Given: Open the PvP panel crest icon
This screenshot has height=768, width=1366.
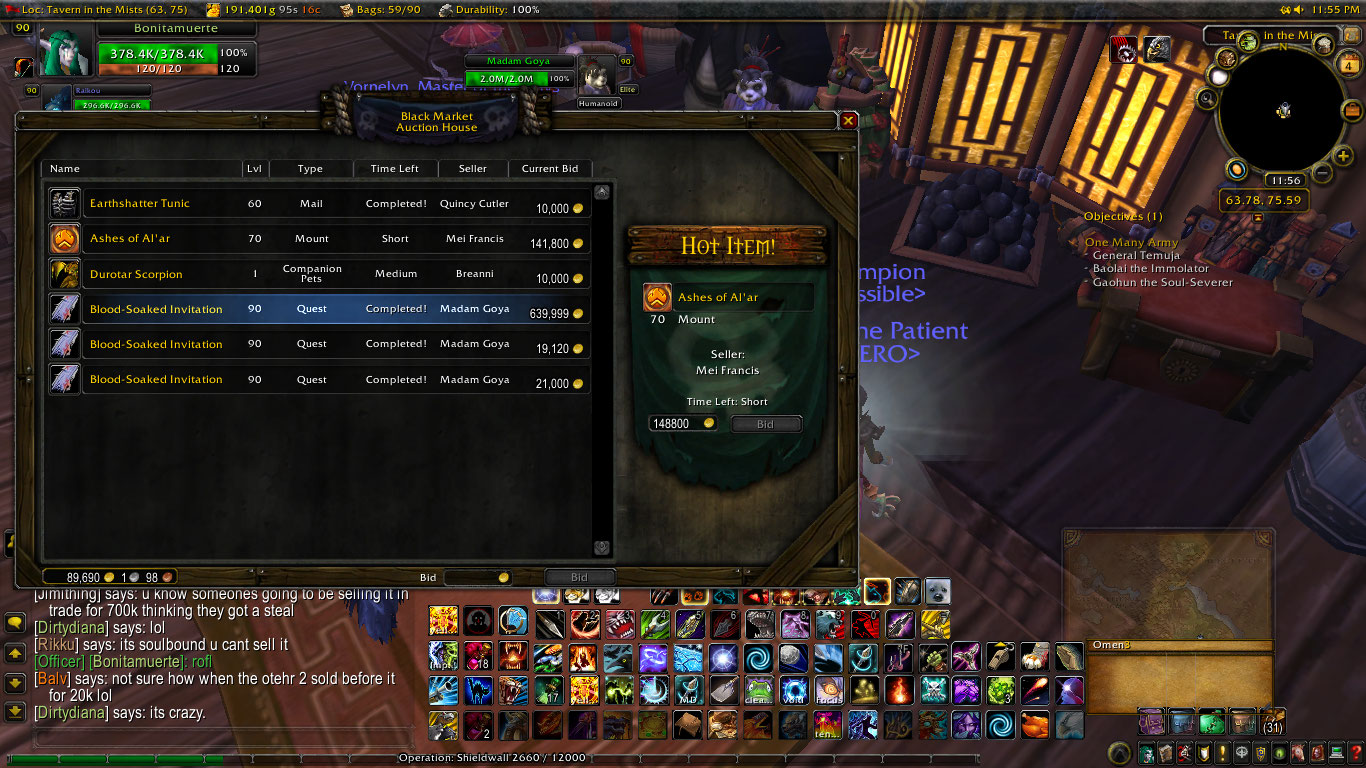Looking at the screenshot, I should [1260, 753].
